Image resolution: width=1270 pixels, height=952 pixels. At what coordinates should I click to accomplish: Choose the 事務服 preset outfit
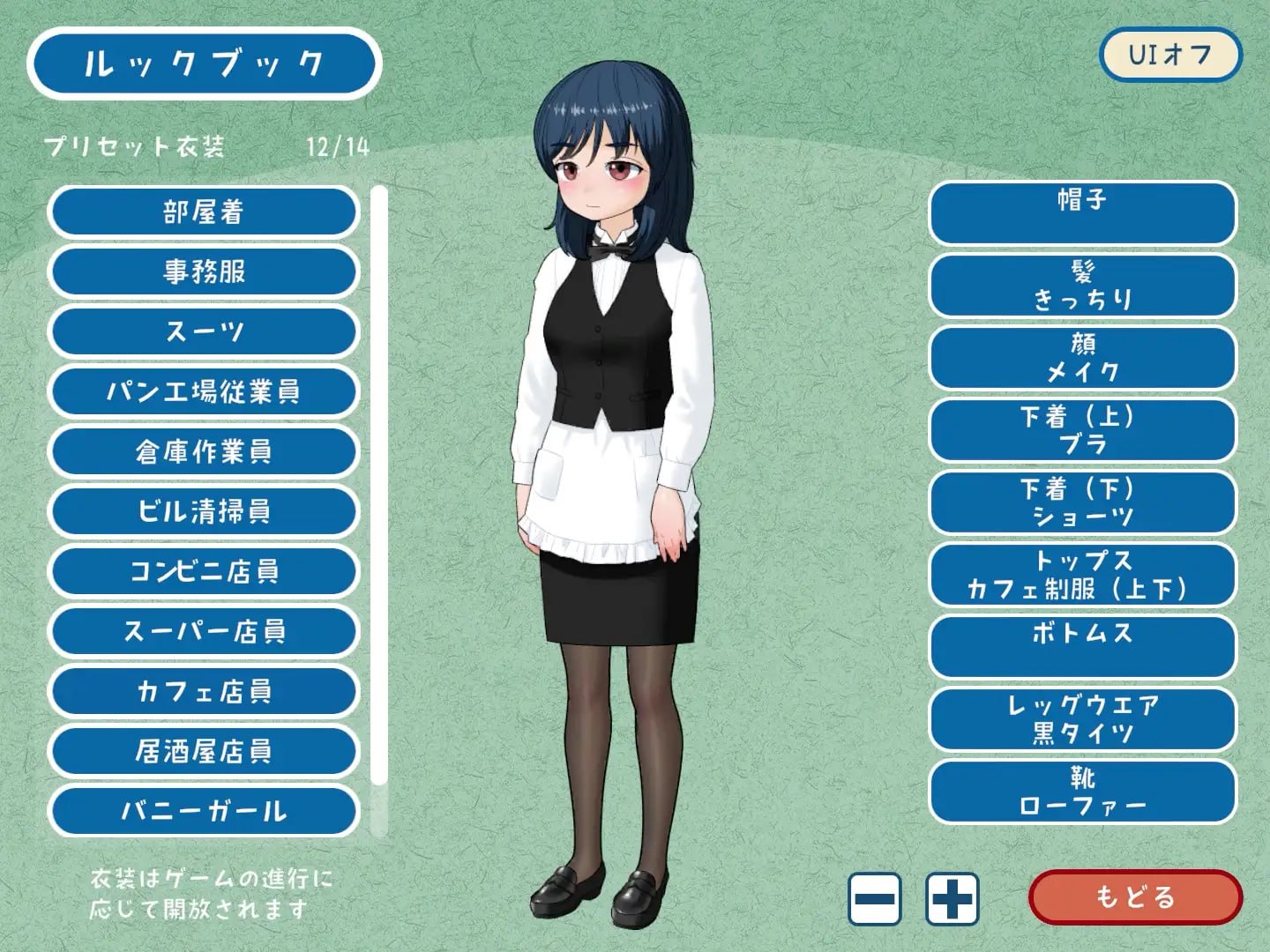pyautogui.click(x=203, y=272)
